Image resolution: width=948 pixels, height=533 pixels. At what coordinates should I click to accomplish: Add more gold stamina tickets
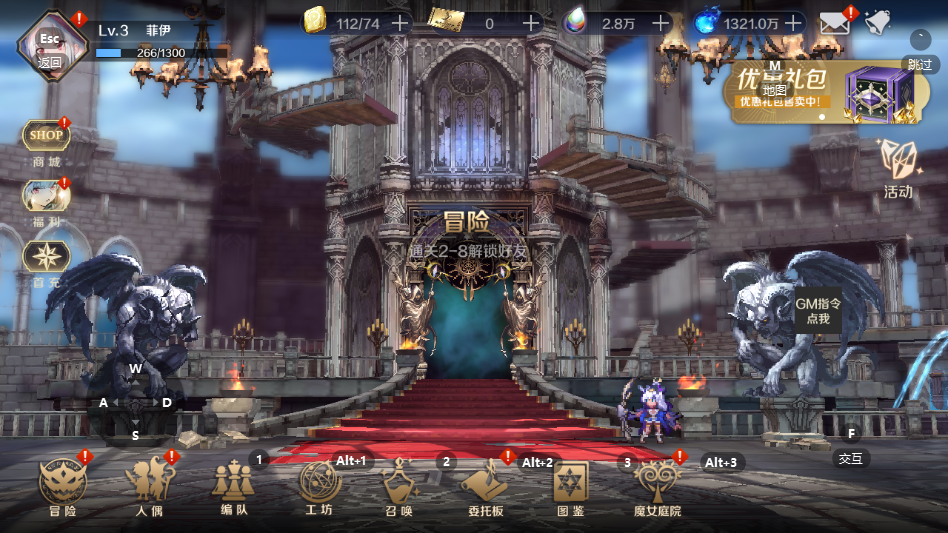coord(399,23)
